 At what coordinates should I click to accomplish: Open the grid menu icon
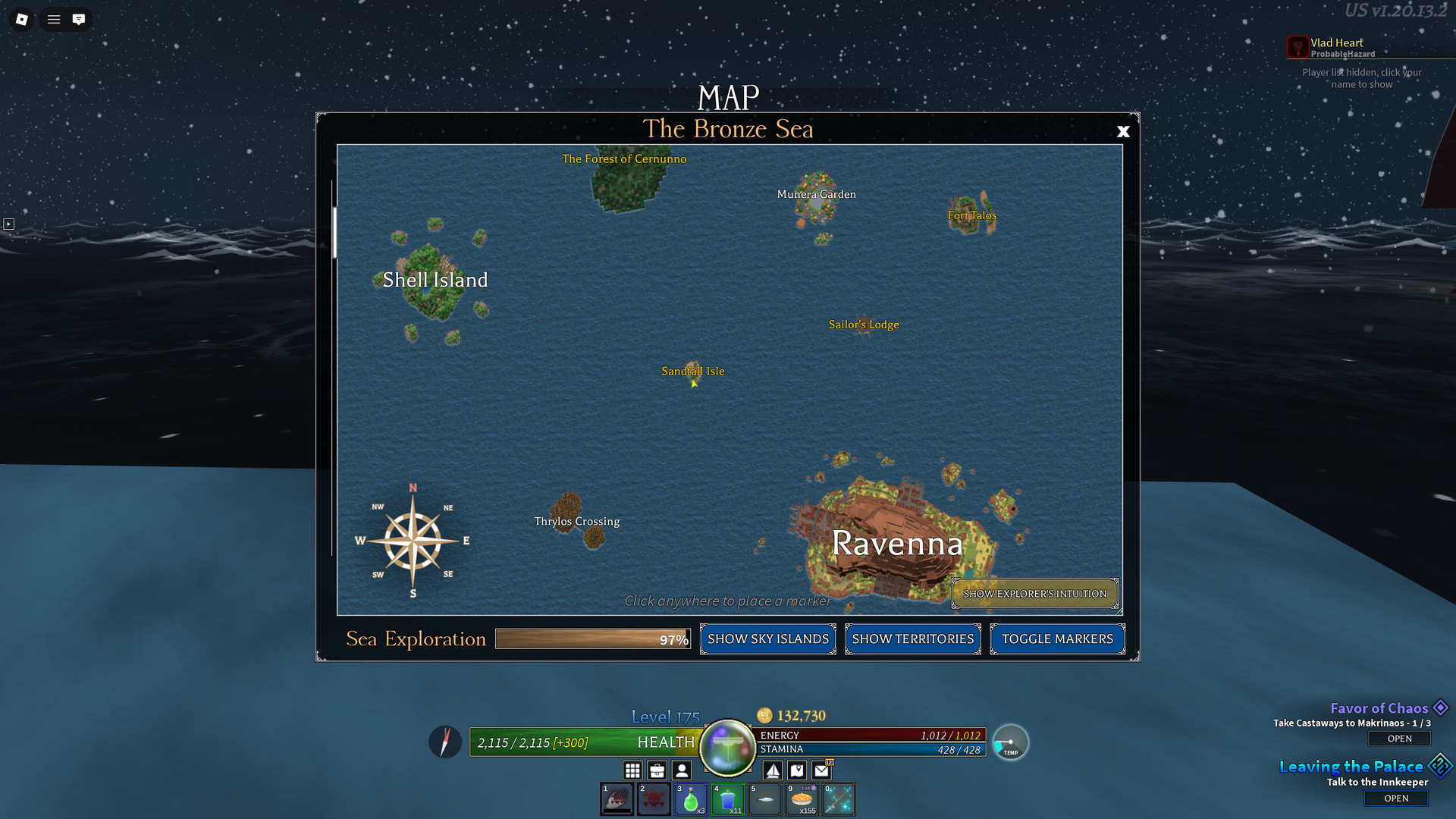(x=632, y=770)
